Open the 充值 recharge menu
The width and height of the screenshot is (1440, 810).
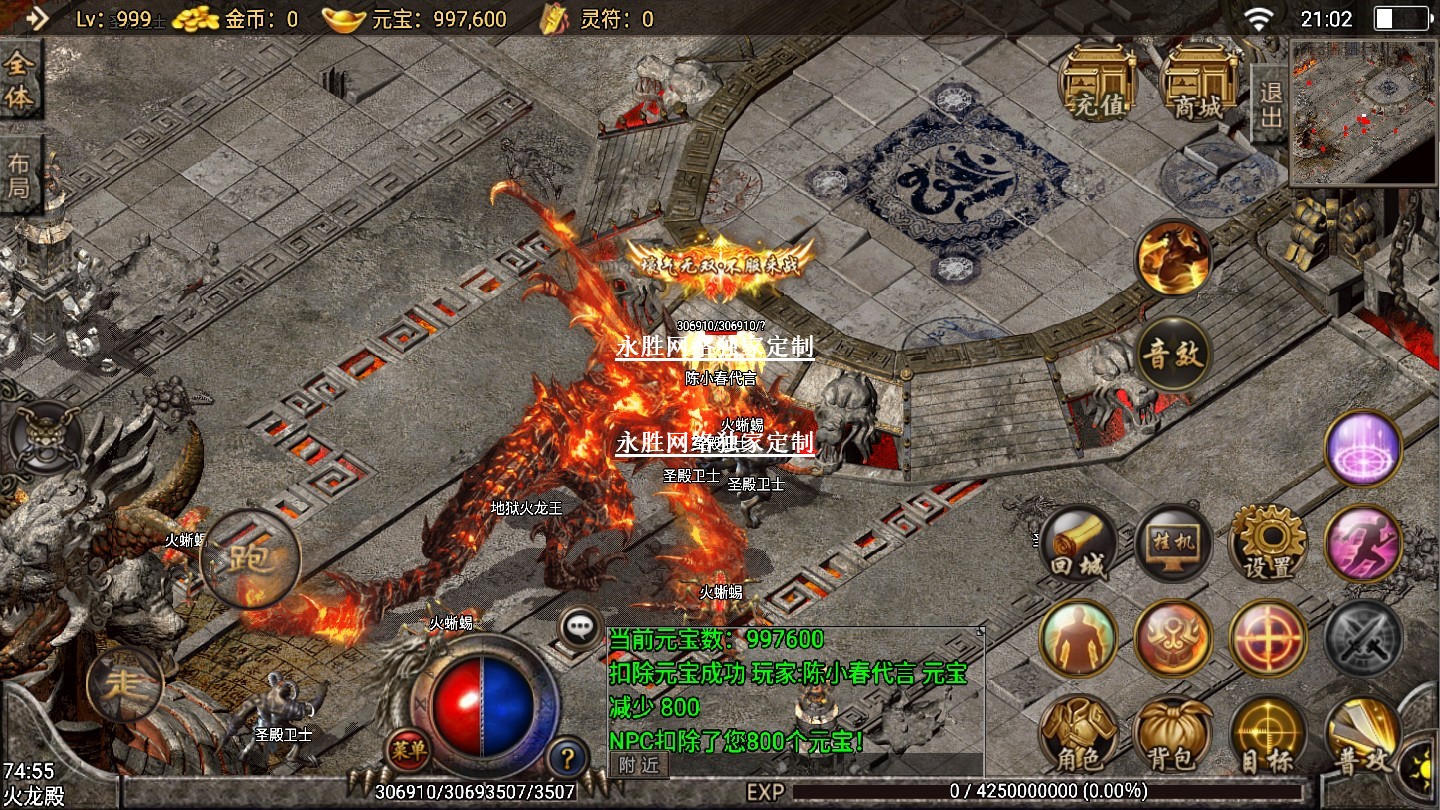(1096, 82)
